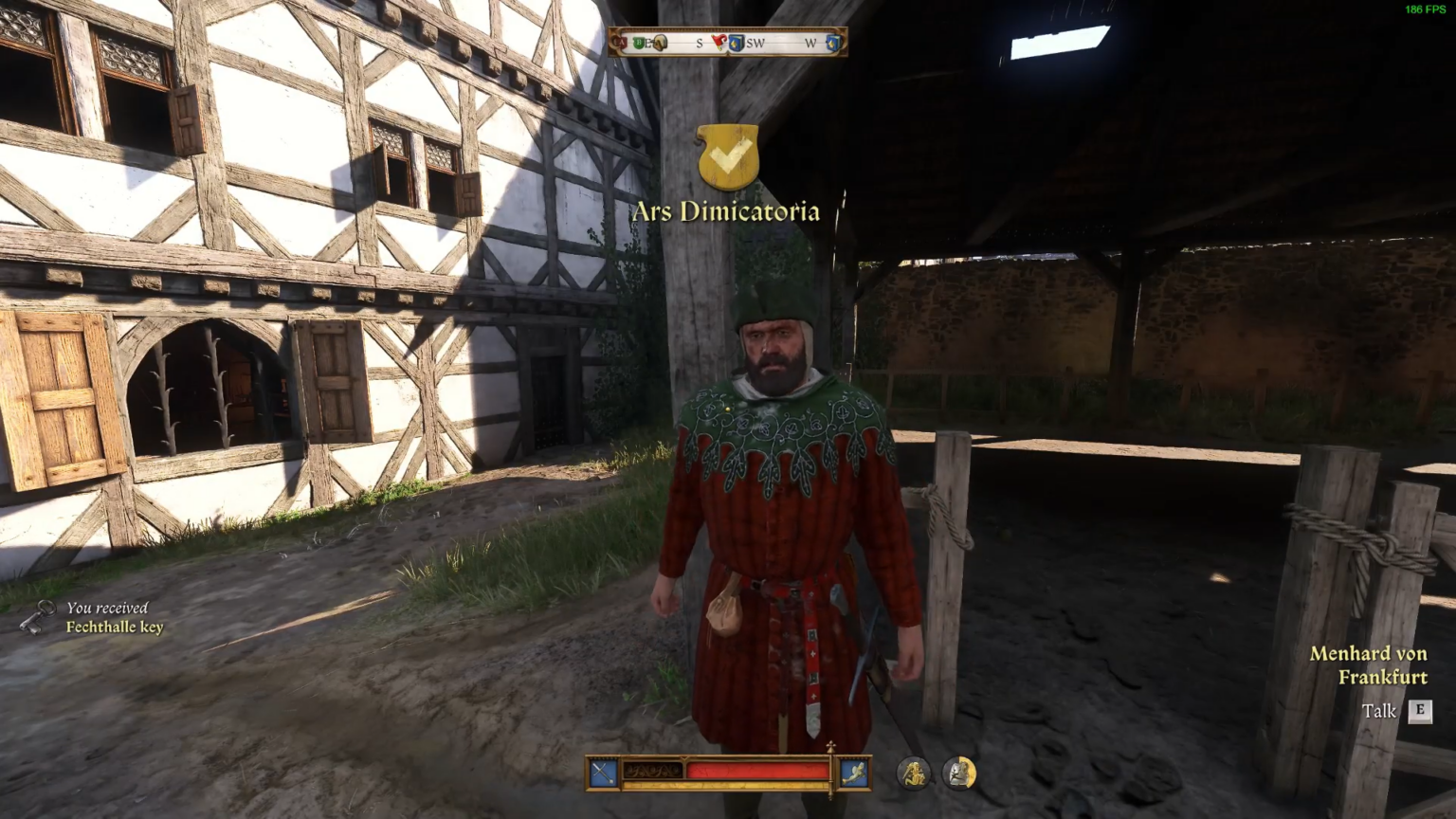
Task: Select the red A shield compass marker
Action: (x=622, y=41)
